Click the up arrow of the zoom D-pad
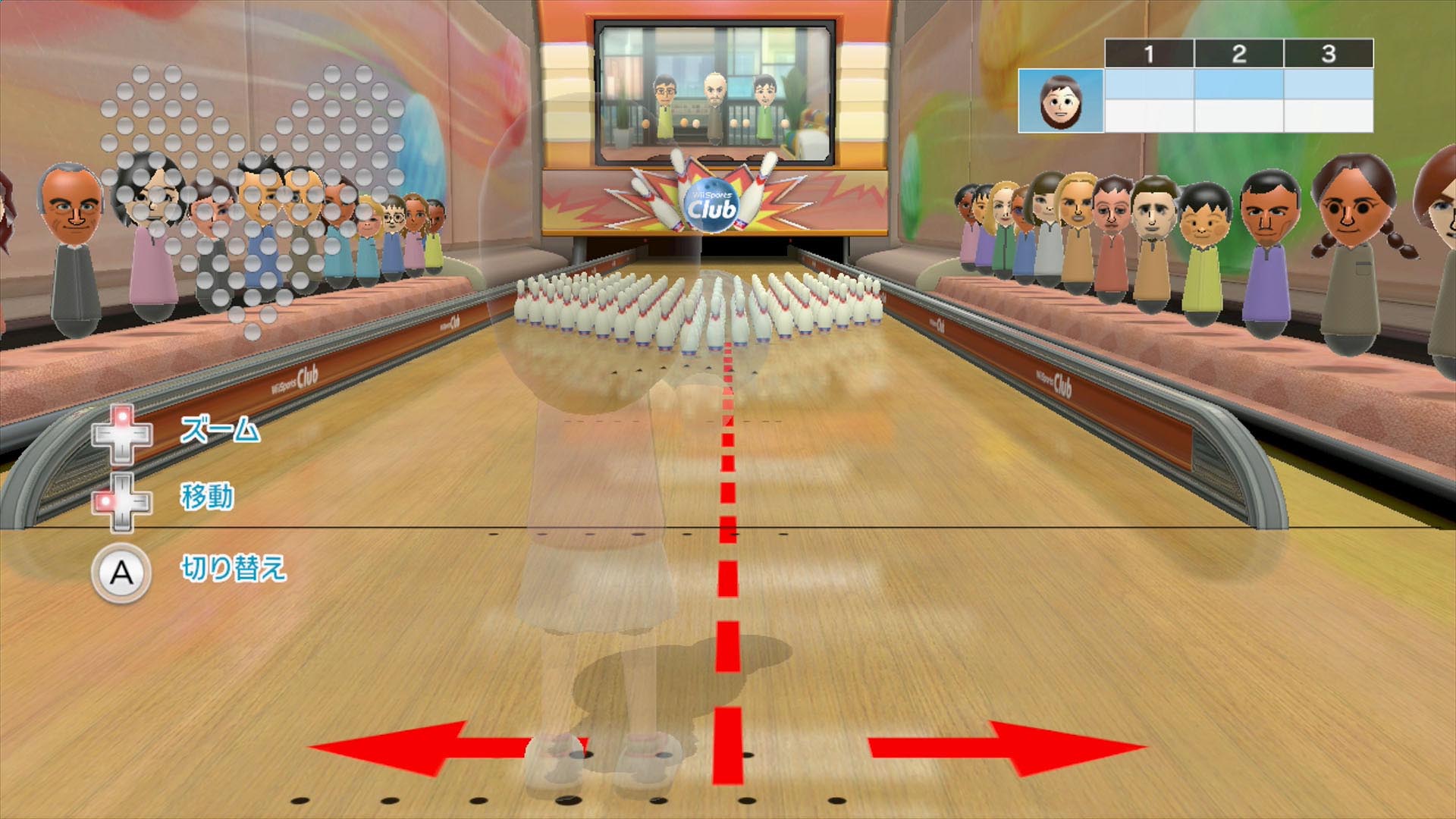The image size is (1456, 819). (x=124, y=416)
